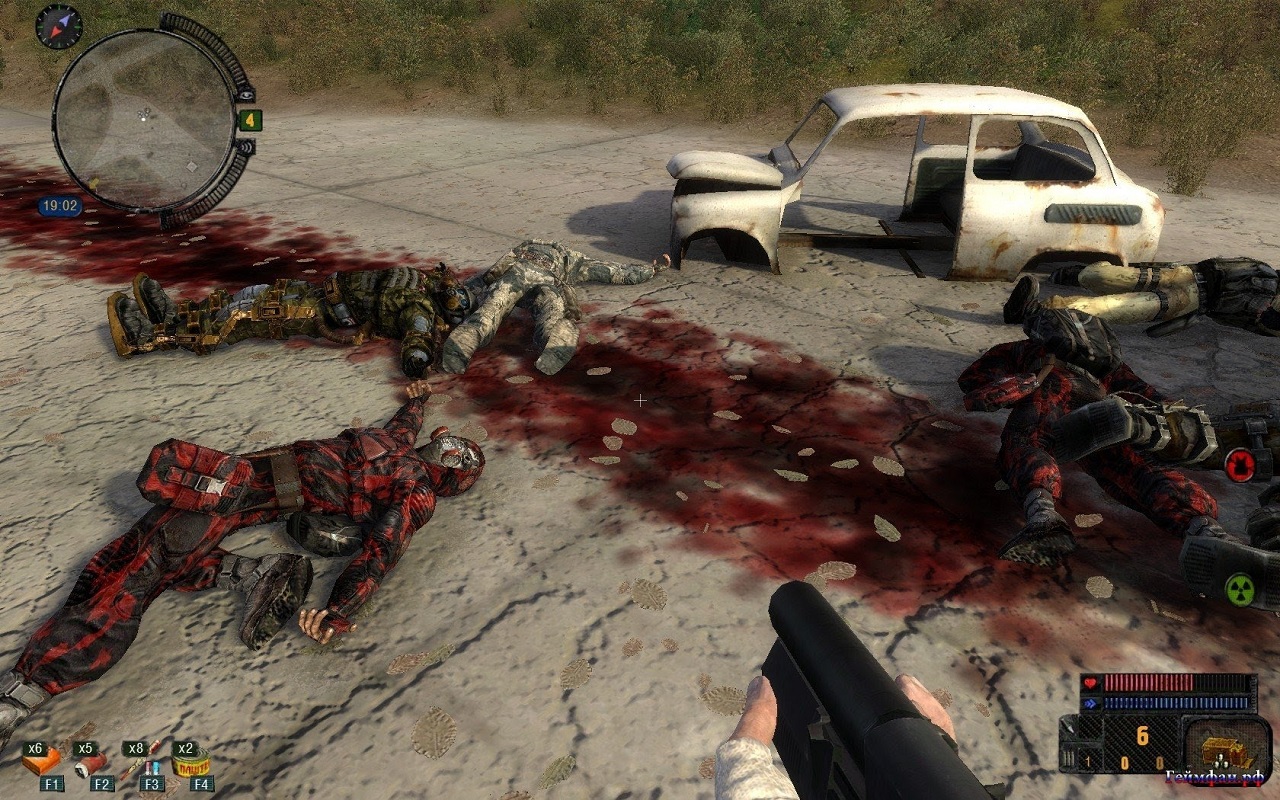
Task: Select the eye visibility indicator icon
Action: pos(246,93)
